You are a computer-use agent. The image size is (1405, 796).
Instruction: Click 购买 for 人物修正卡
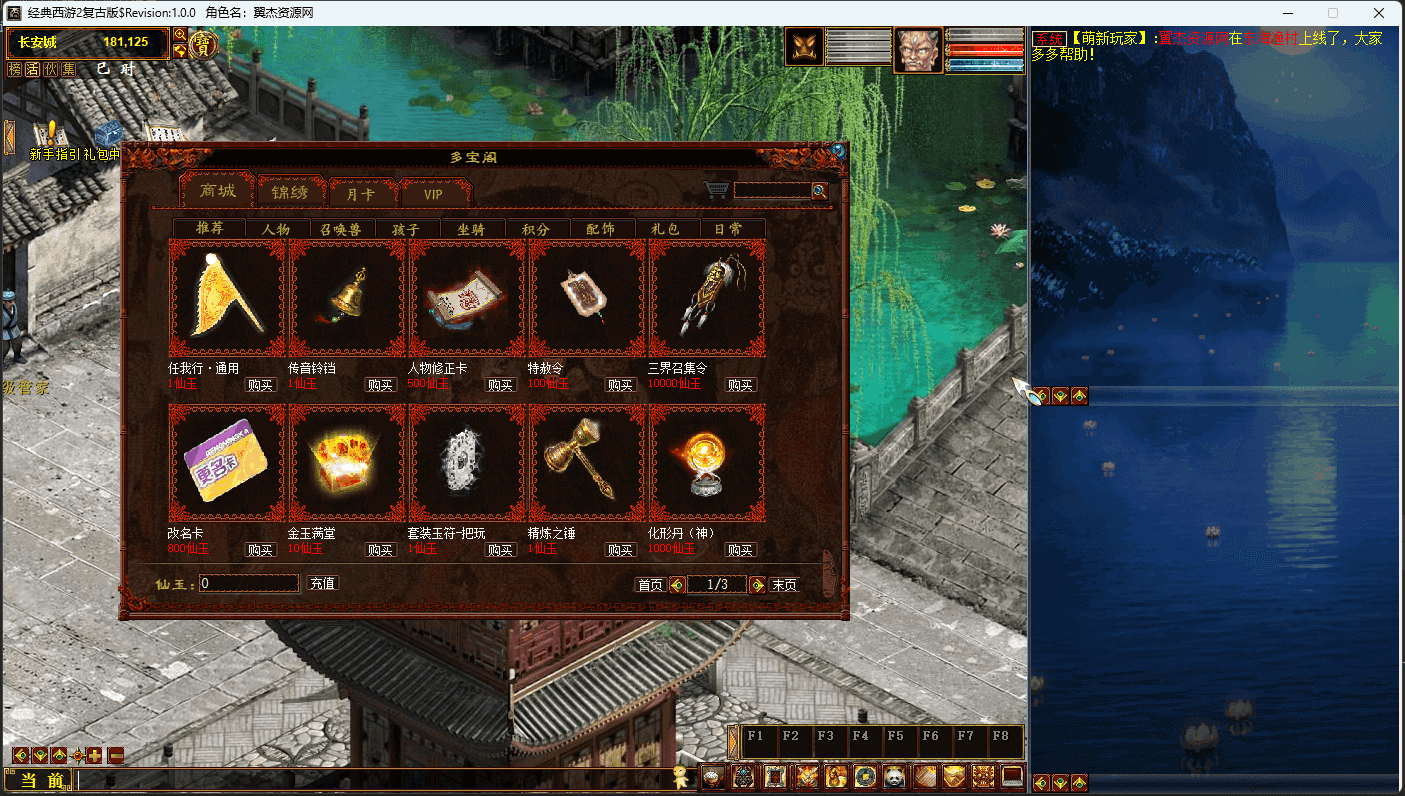pyautogui.click(x=501, y=385)
